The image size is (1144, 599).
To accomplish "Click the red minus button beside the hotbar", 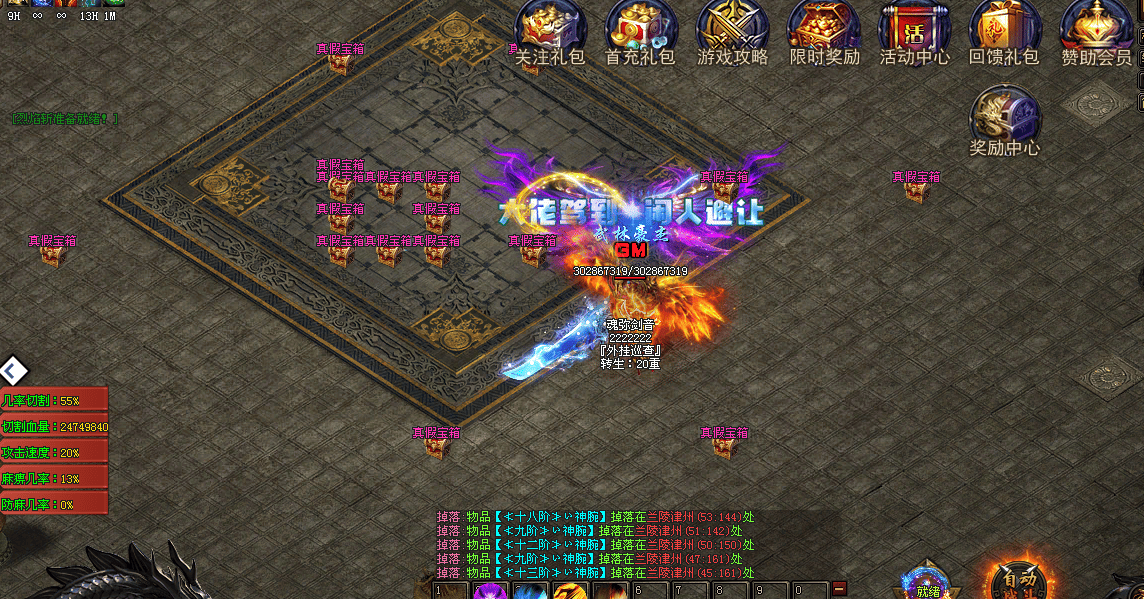I will (839, 587).
